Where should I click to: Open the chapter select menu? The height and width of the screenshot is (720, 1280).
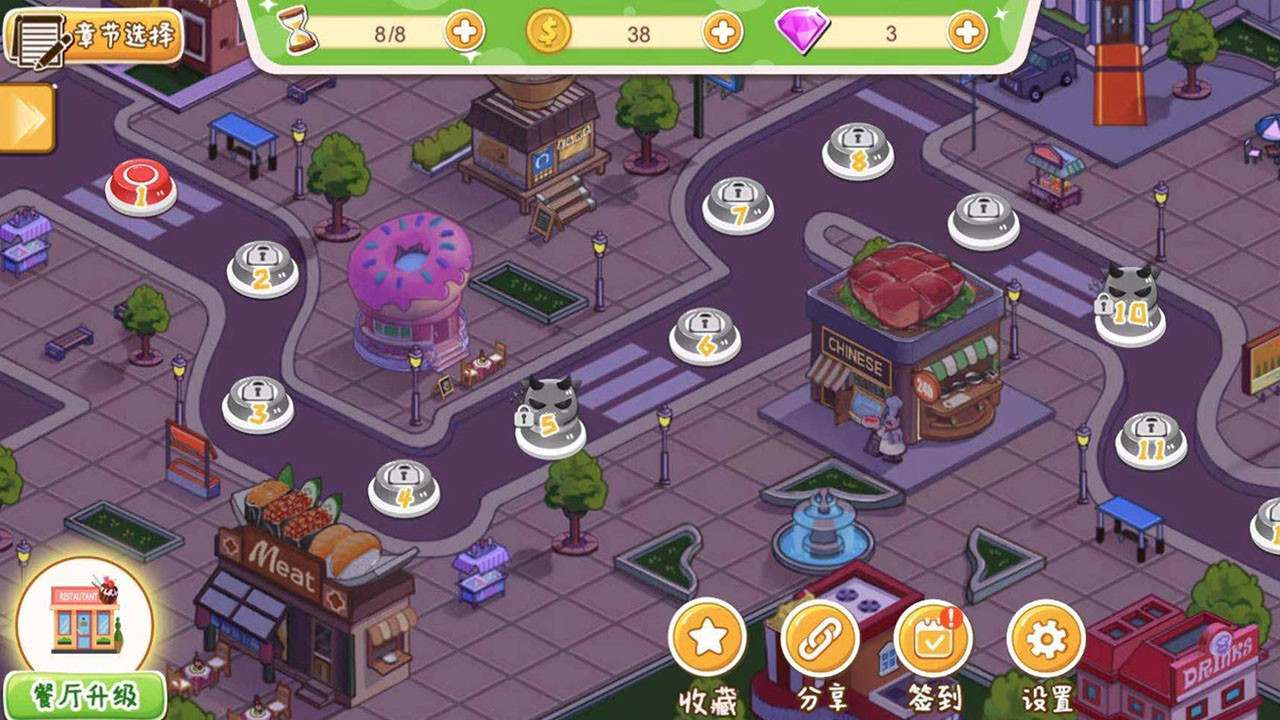tap(93, 36)
